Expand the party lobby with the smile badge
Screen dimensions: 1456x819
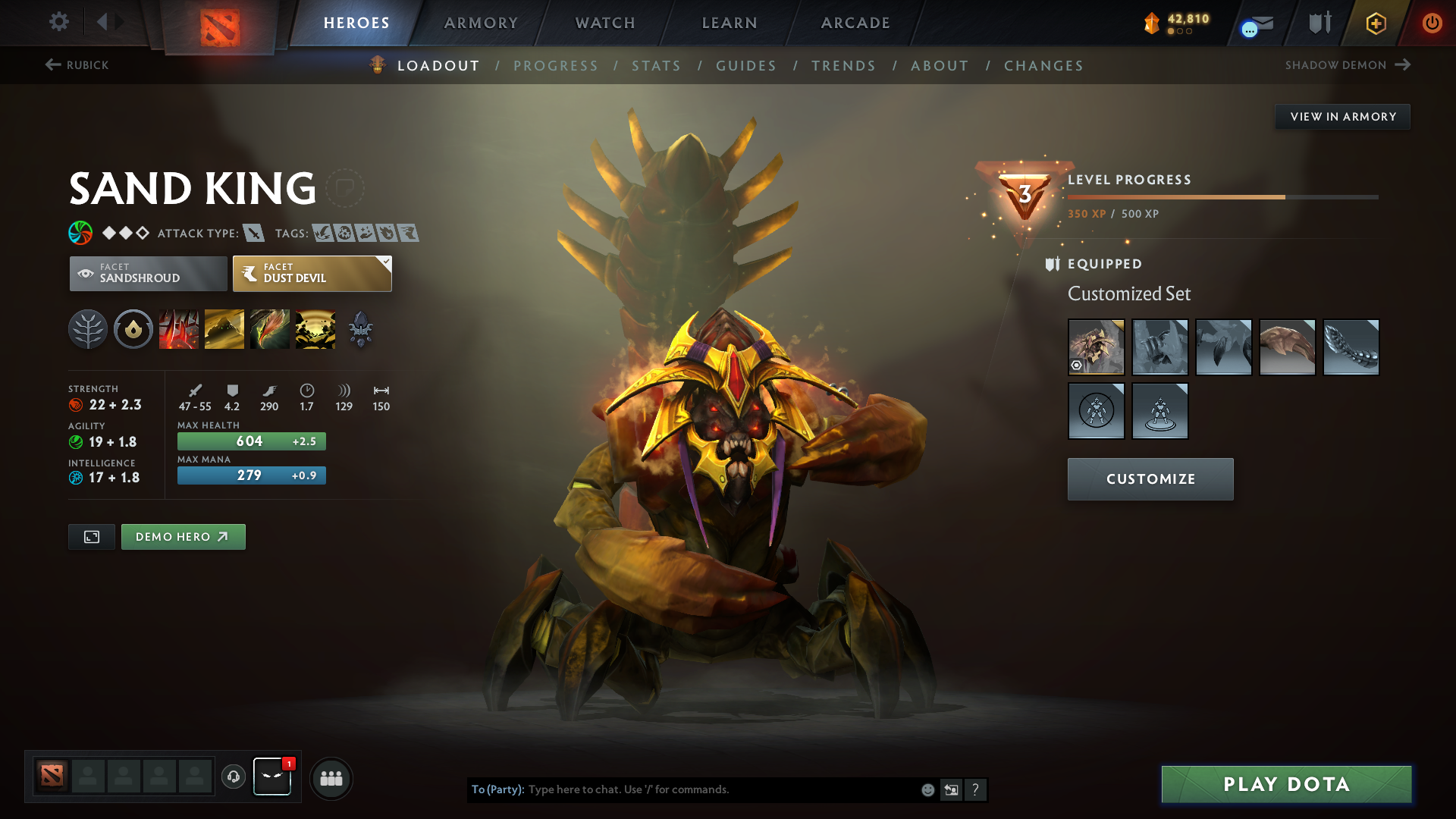(x=272, y=777)
